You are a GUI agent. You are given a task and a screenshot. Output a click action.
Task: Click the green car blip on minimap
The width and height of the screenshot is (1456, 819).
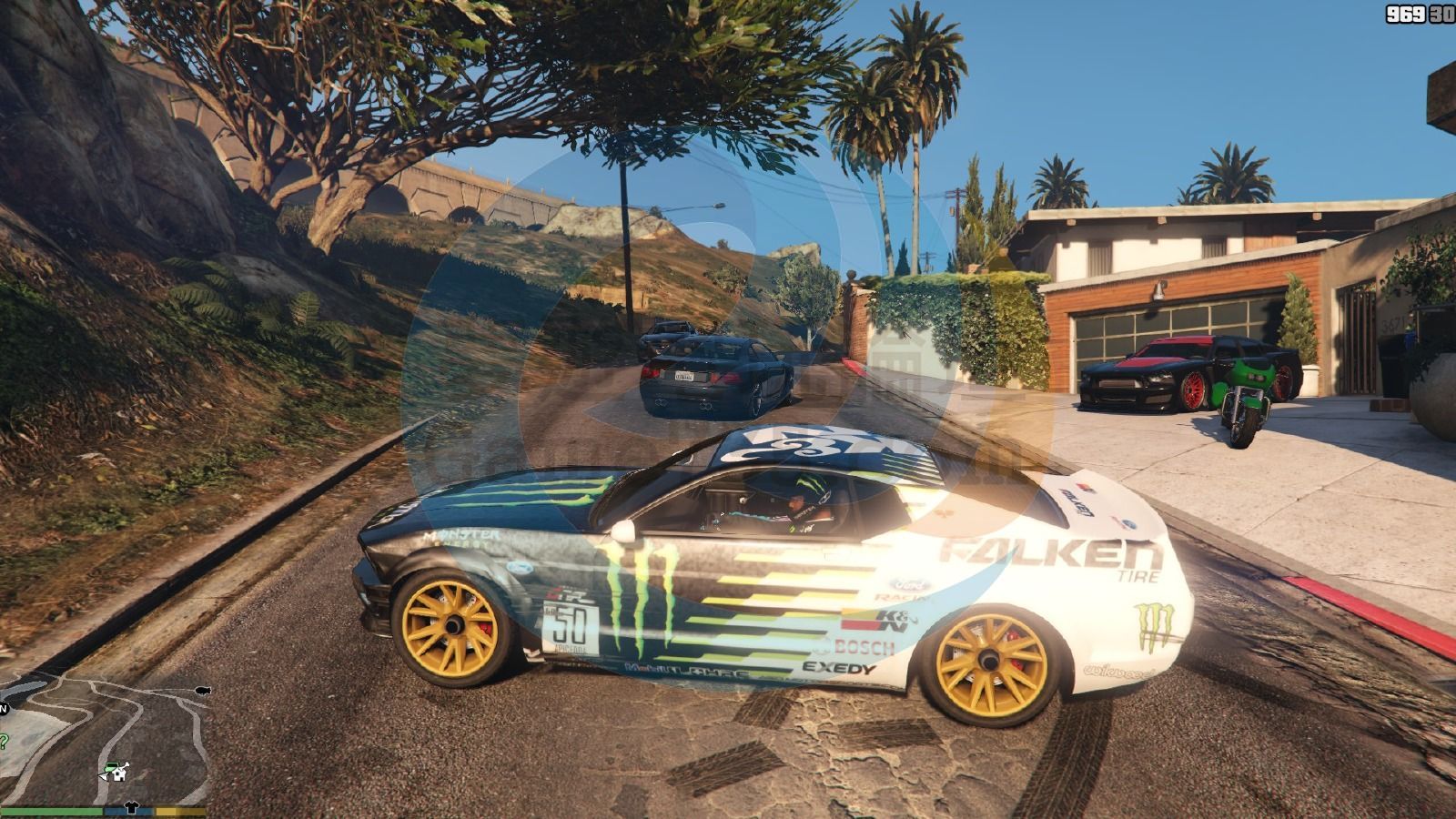coord(111,768)
